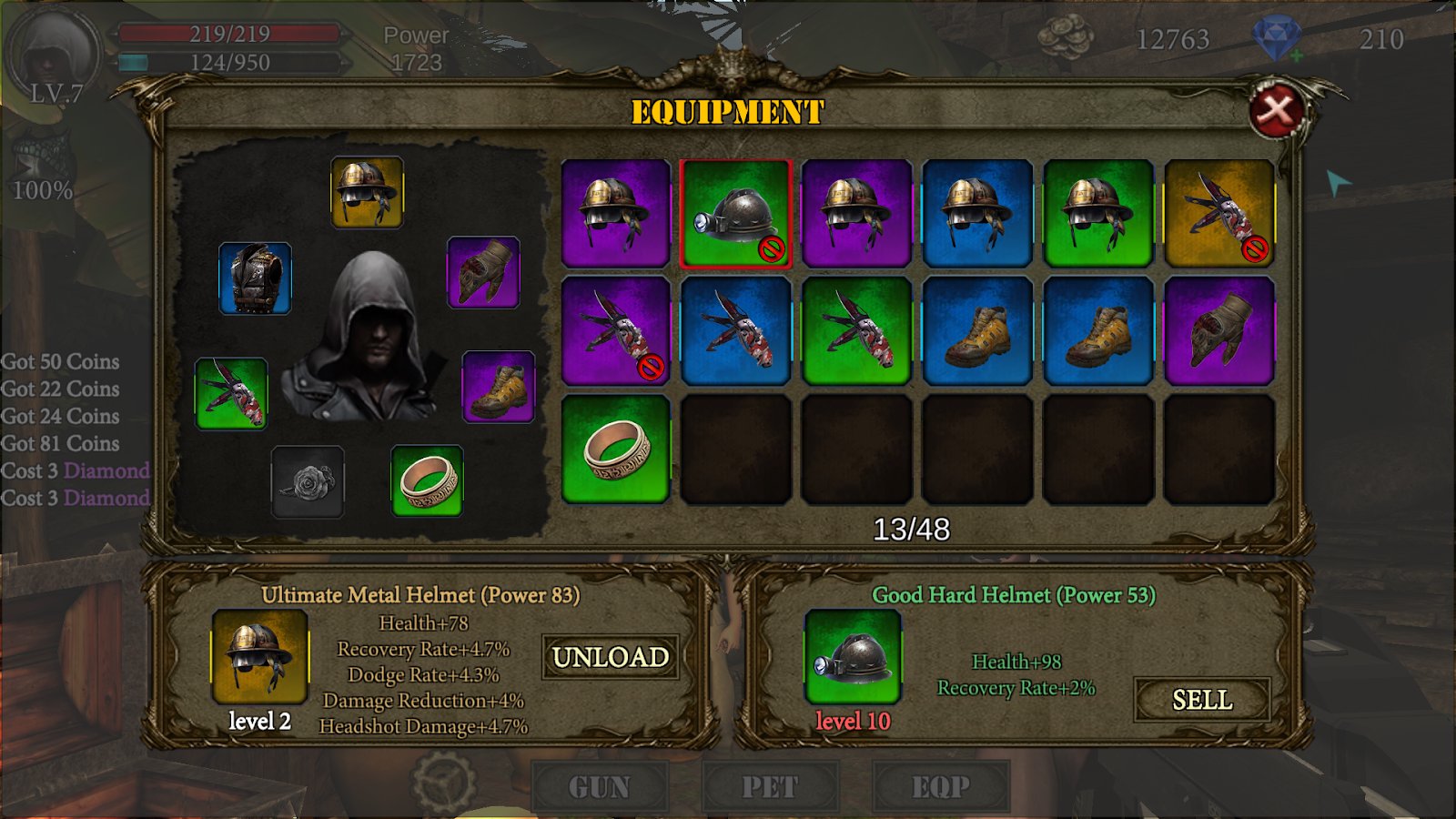Select the blue metal helmet in inventory

click(x=977, y=214)
